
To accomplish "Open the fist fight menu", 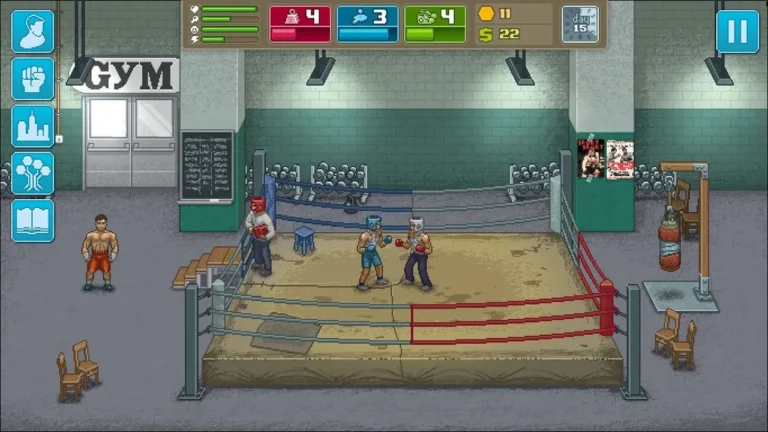I will pyautogui.click(x=32, y=79).
